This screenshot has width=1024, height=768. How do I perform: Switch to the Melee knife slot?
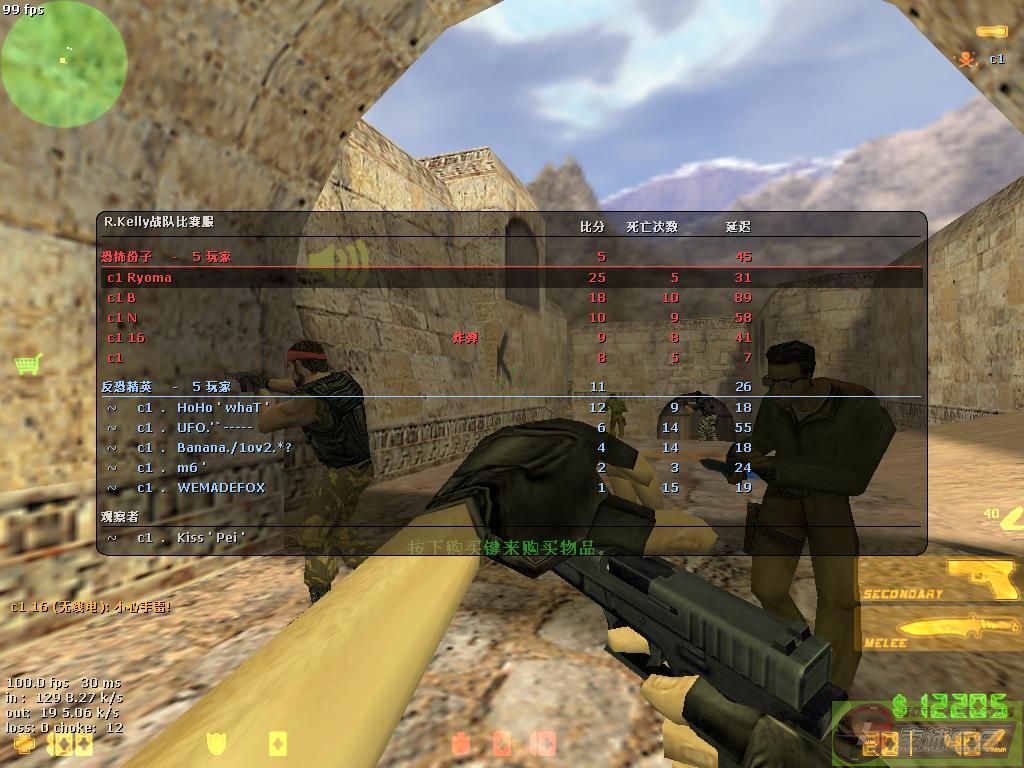pyautogui.click(x=942, y=630)
